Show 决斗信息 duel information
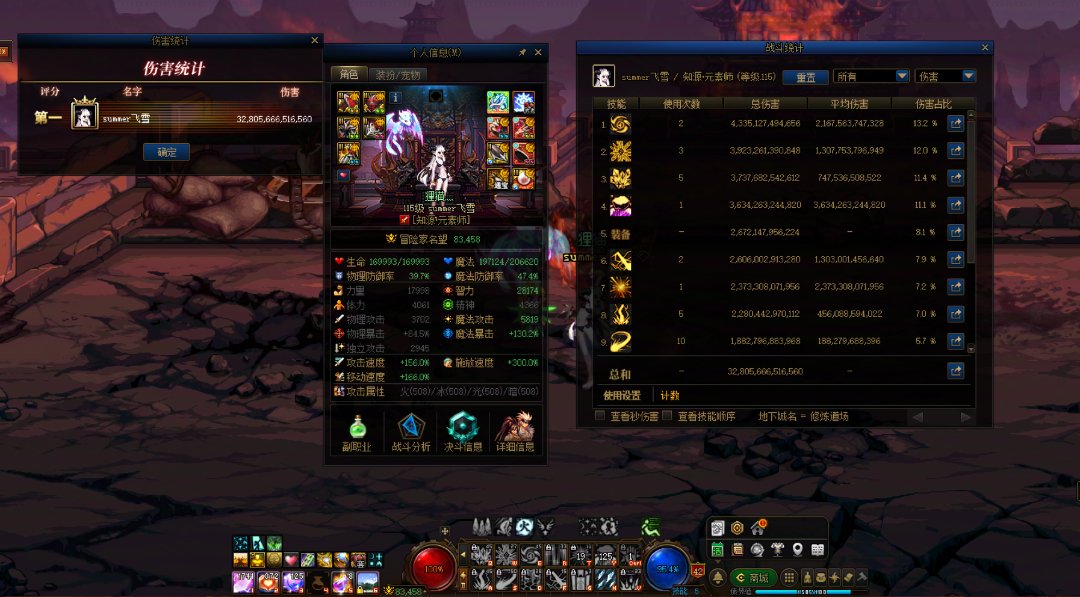 point(463,433)
